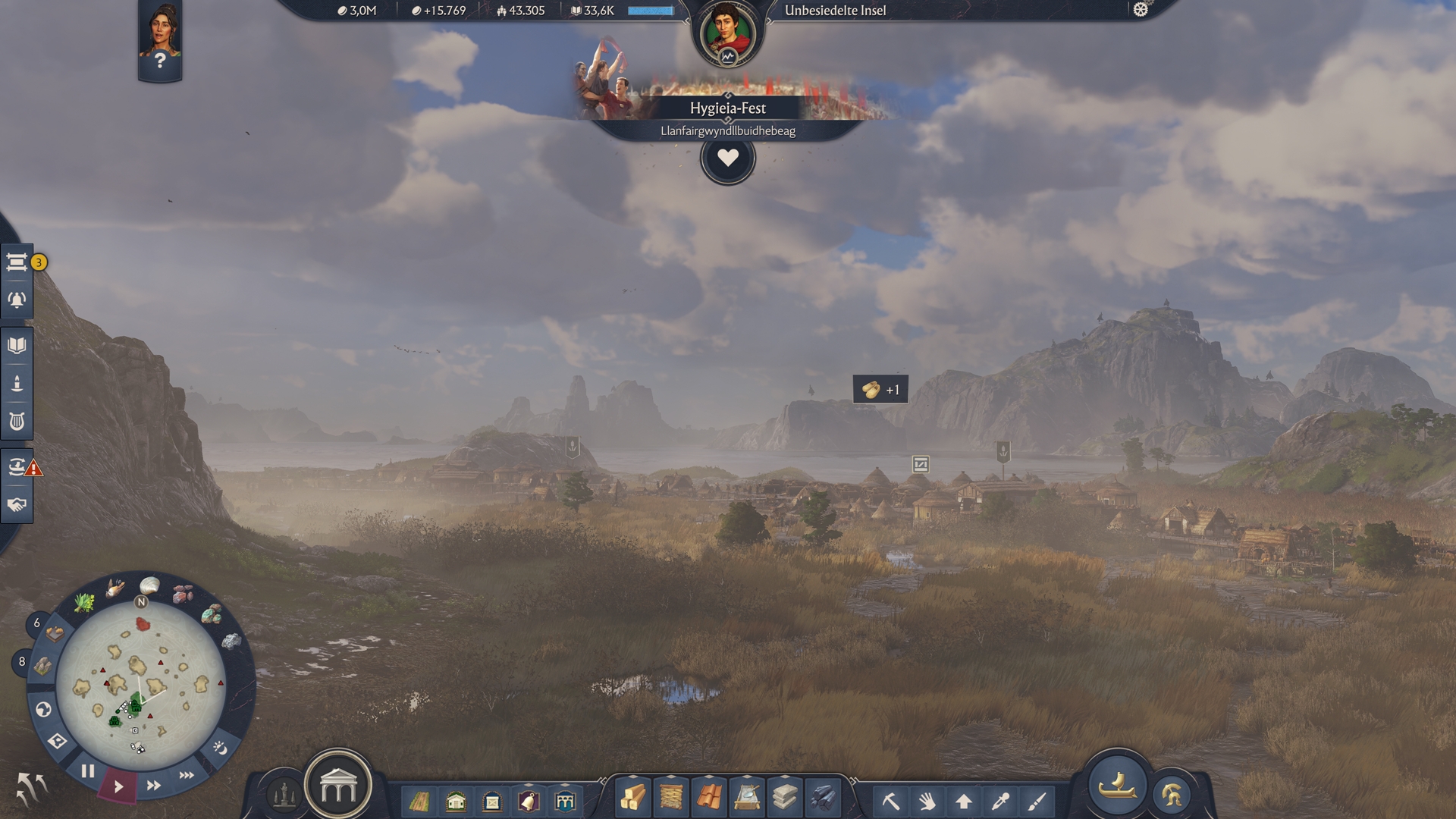
Task: Open the quest scroll list
Action: [17, 262]
